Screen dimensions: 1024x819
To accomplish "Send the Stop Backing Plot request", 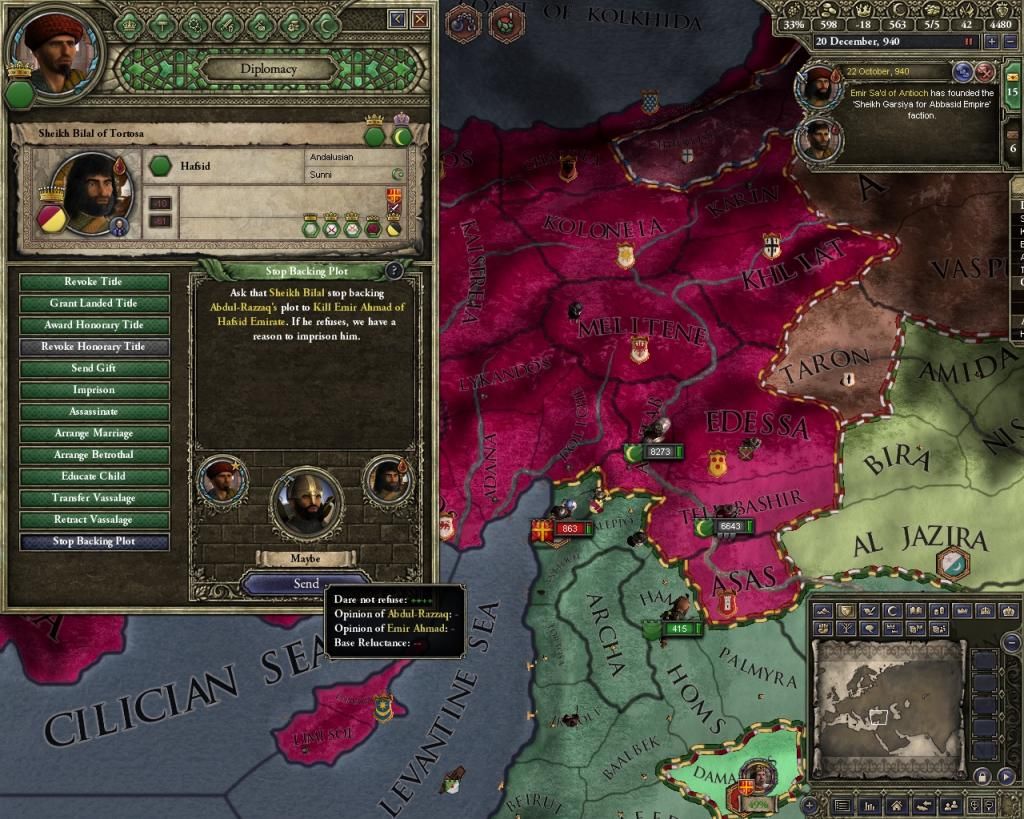I will 306,584.
